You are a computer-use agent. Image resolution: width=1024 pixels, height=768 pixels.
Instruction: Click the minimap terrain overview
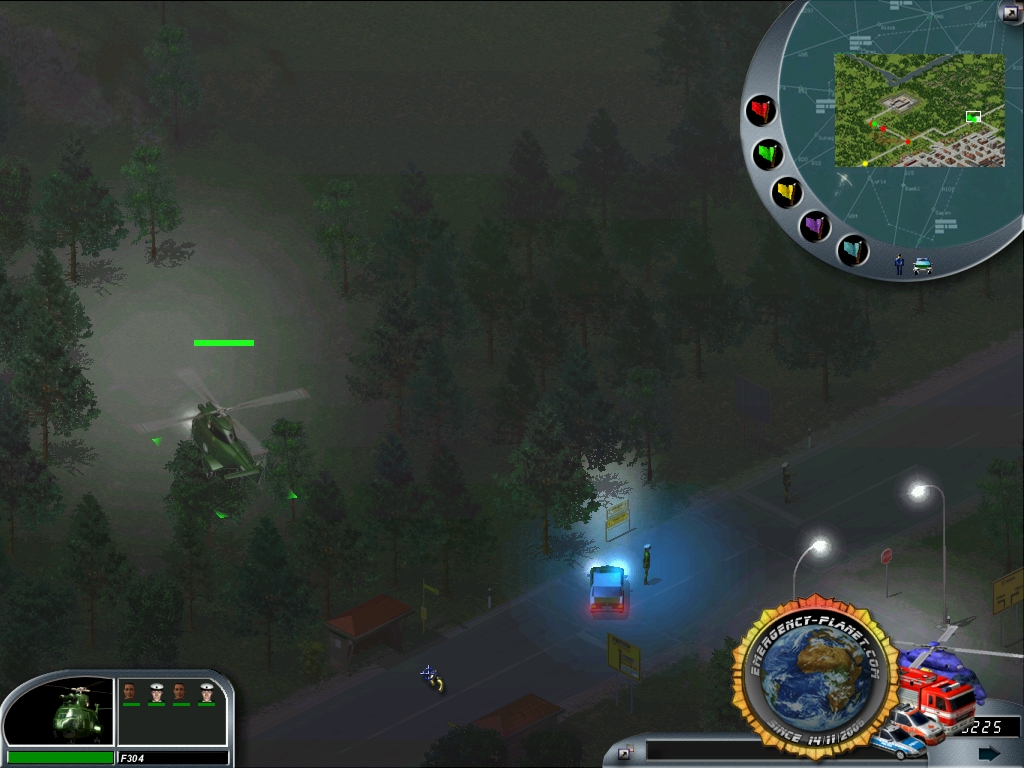click(x=919, y=110)
